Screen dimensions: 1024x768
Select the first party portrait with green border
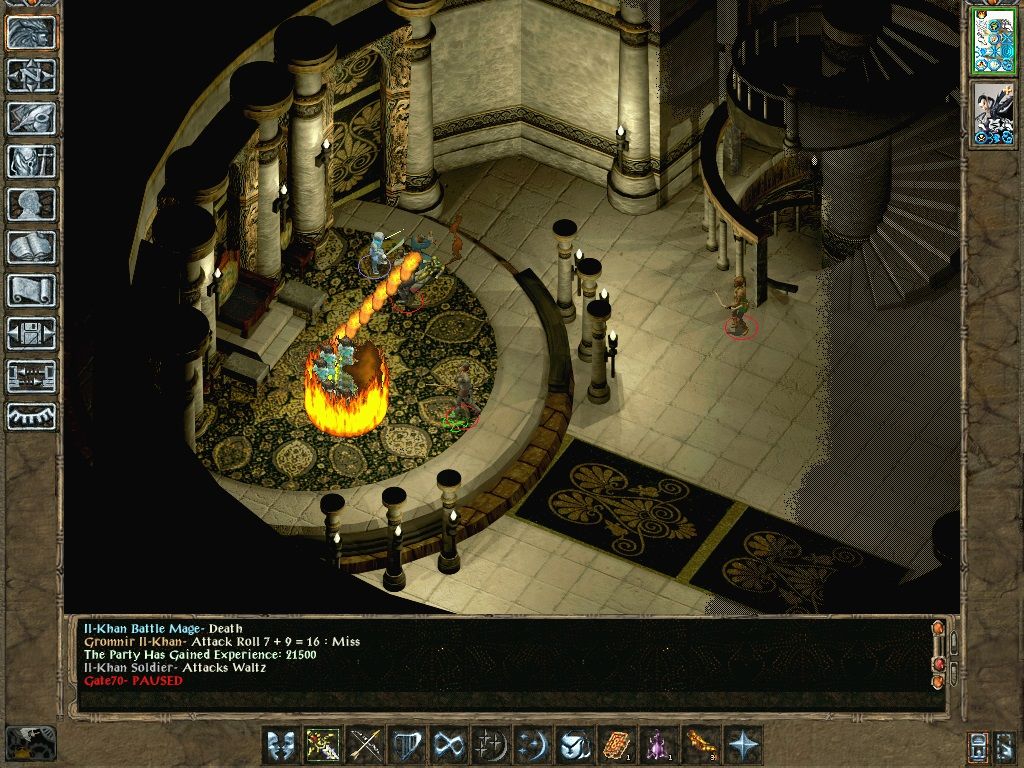993,40
